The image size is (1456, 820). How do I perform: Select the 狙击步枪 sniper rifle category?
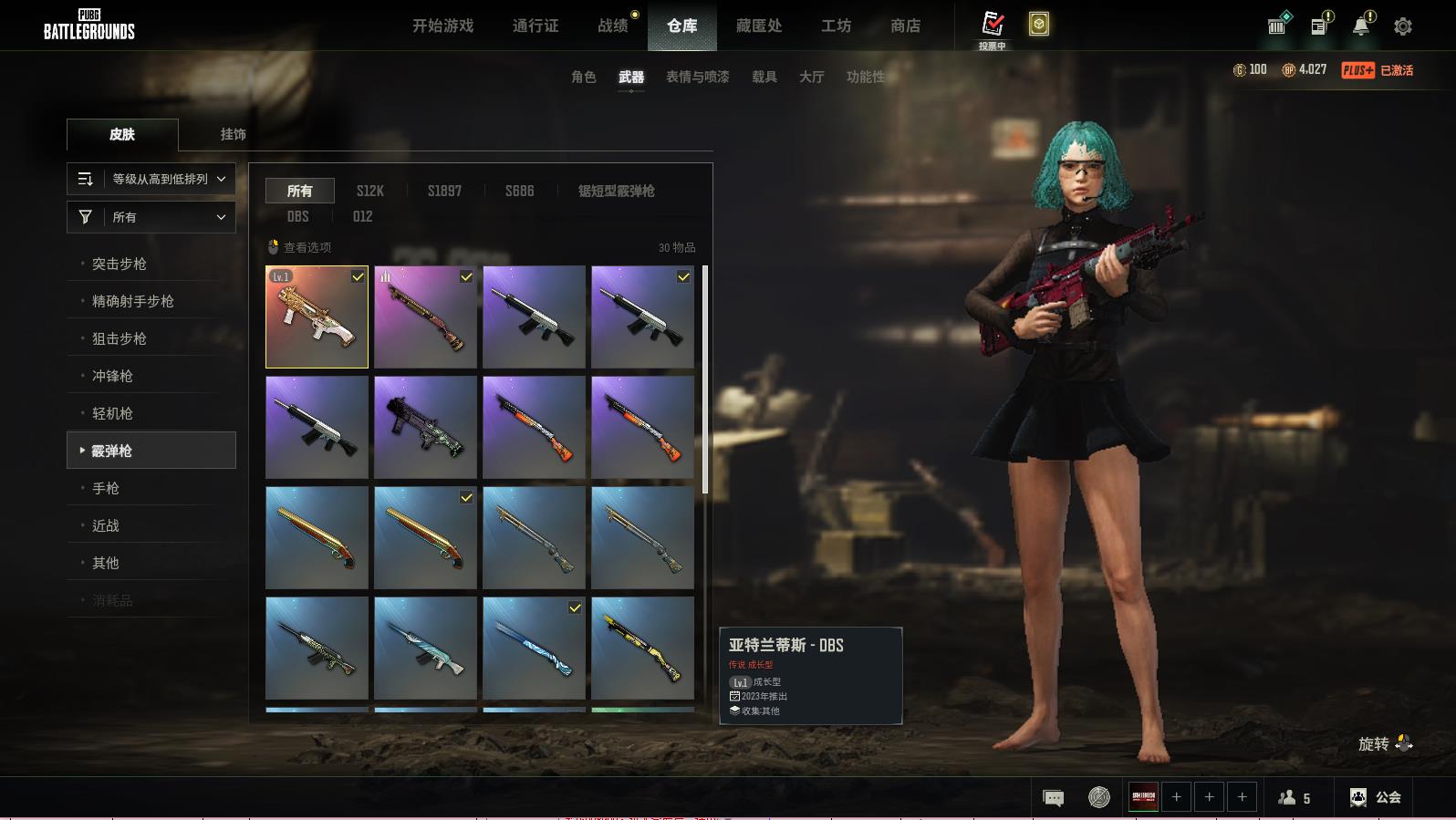[120, 338]
